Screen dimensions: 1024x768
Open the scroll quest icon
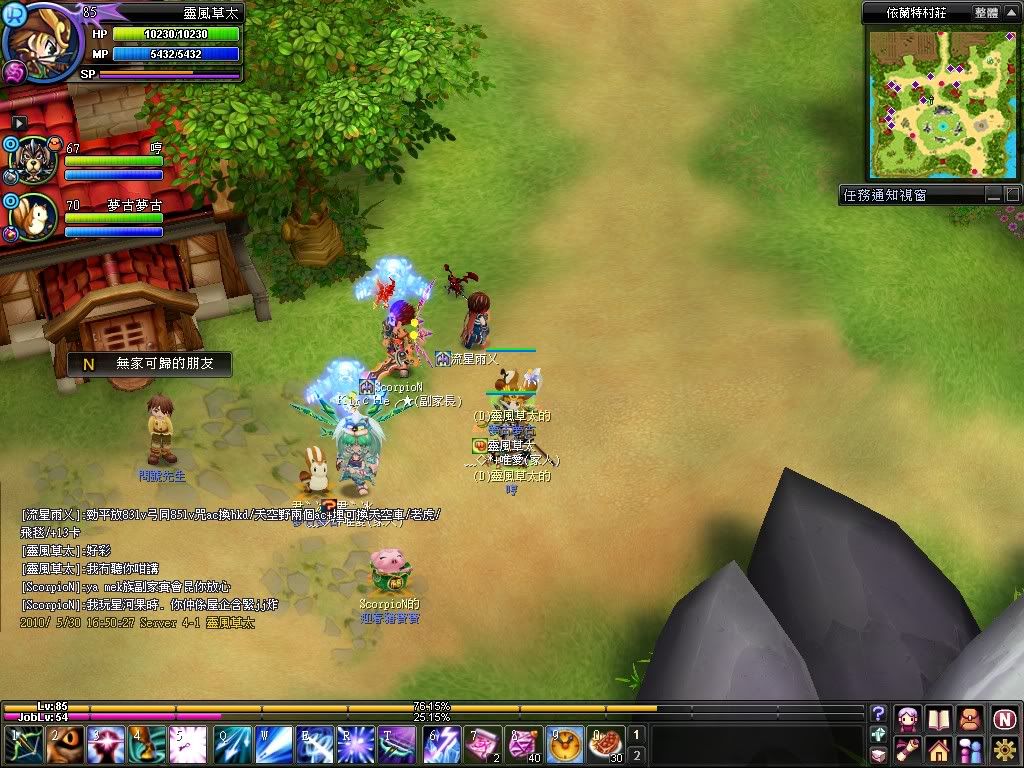click(x=908, y=750)
